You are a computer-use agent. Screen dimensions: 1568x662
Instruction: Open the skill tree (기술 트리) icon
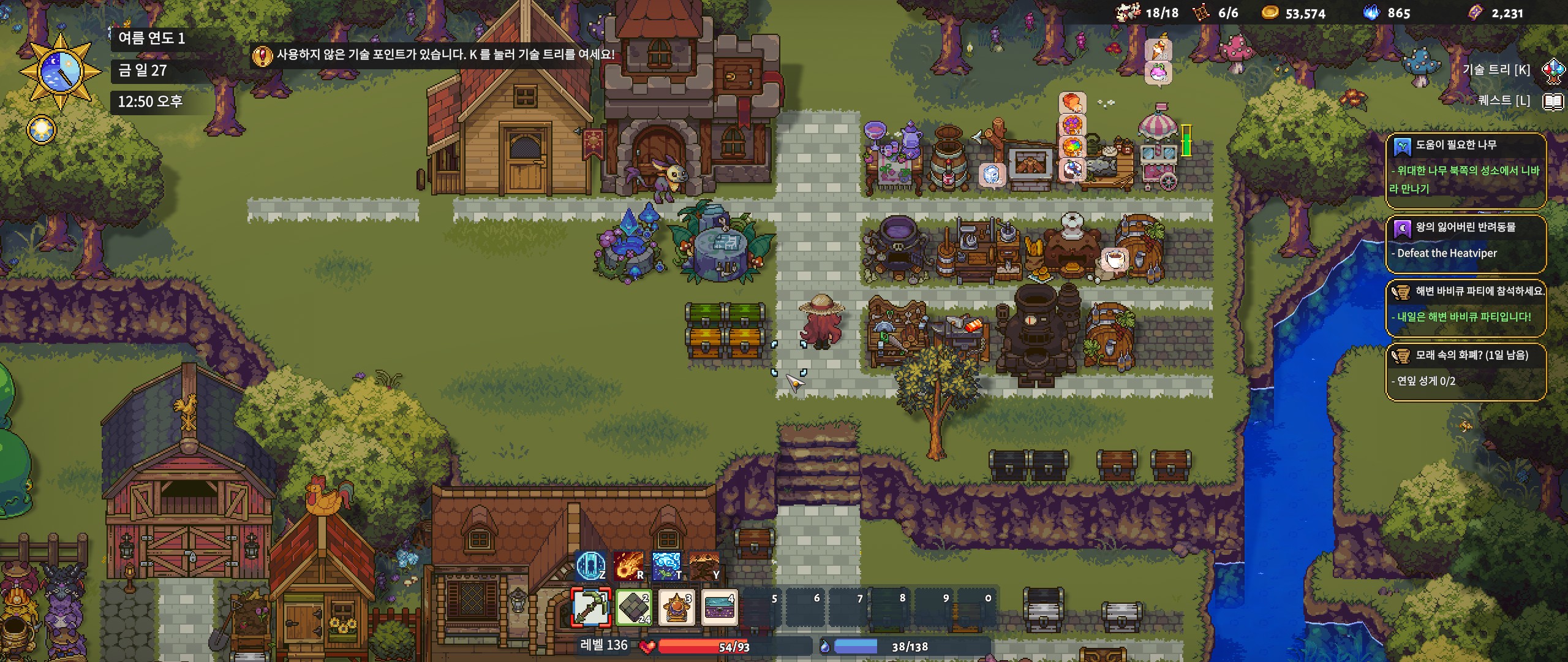point(1553,70)
